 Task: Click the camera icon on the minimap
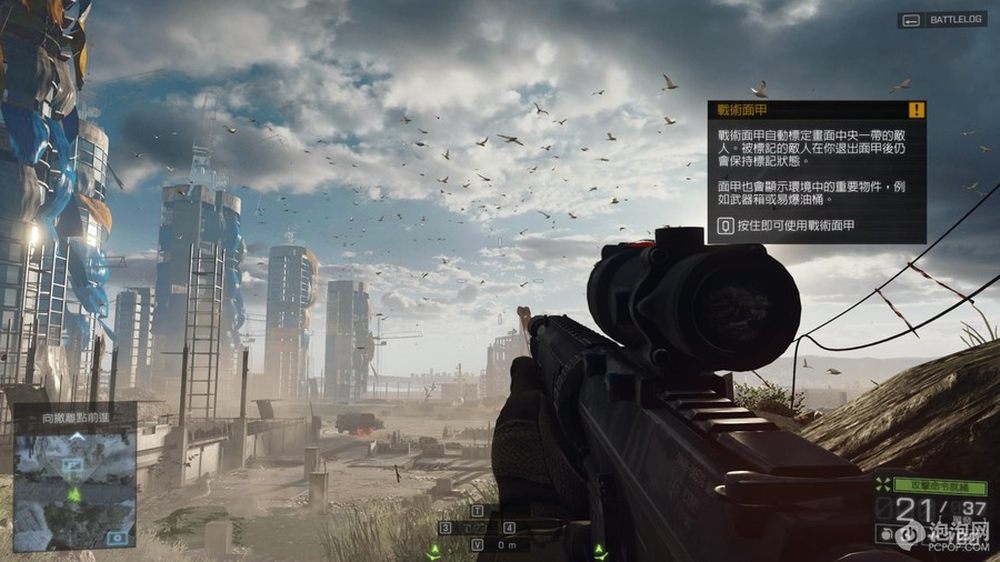[118, 537]
